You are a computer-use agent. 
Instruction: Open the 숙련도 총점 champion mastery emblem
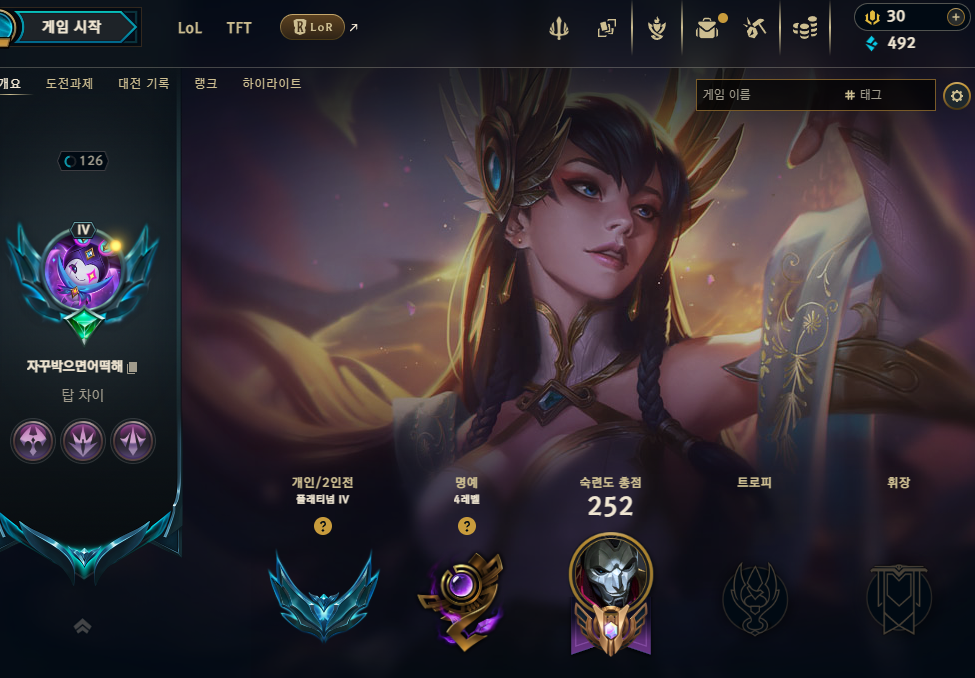tap(610, 595)
